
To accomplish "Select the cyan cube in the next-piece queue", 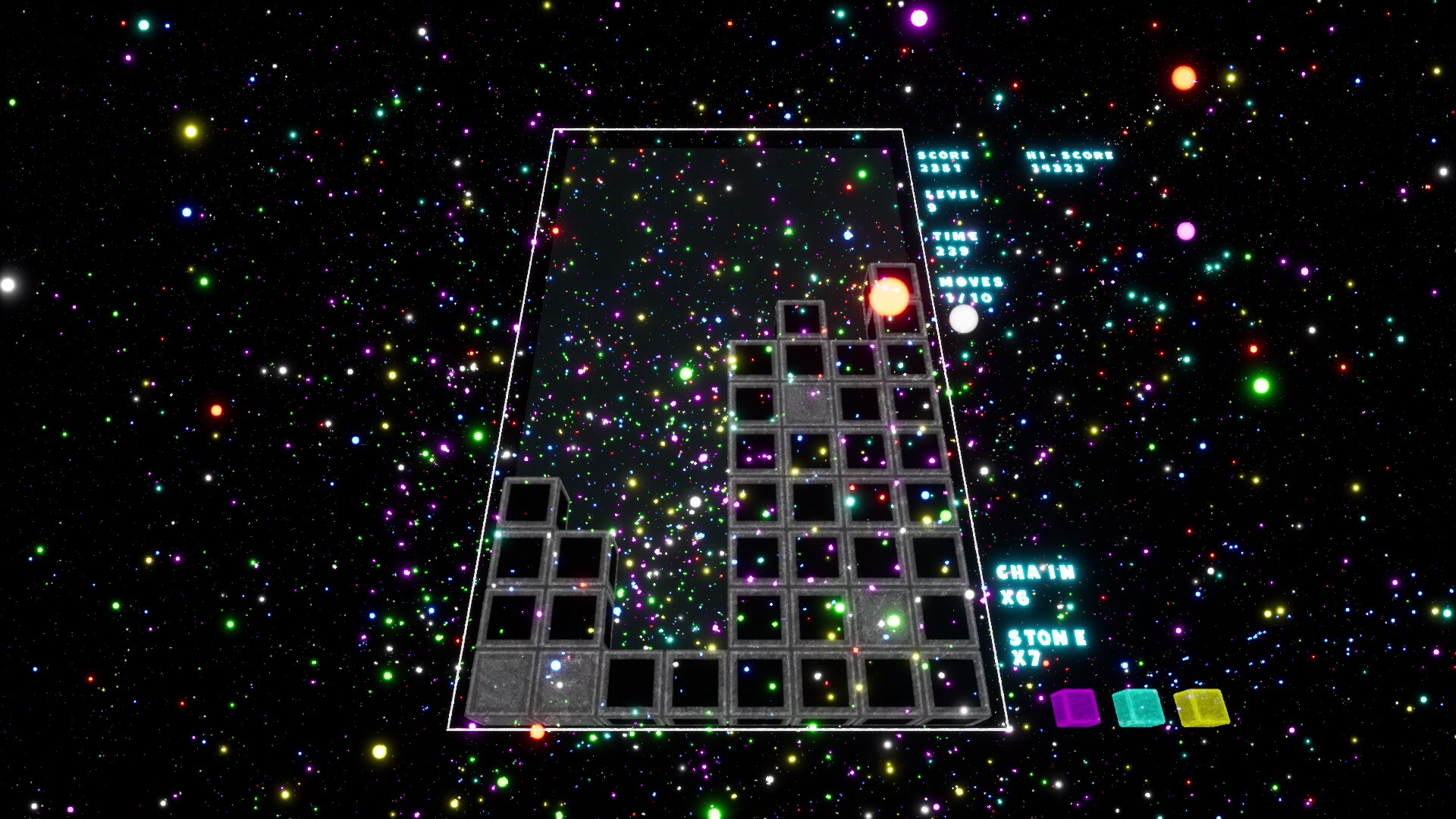I will [1139, 709].
